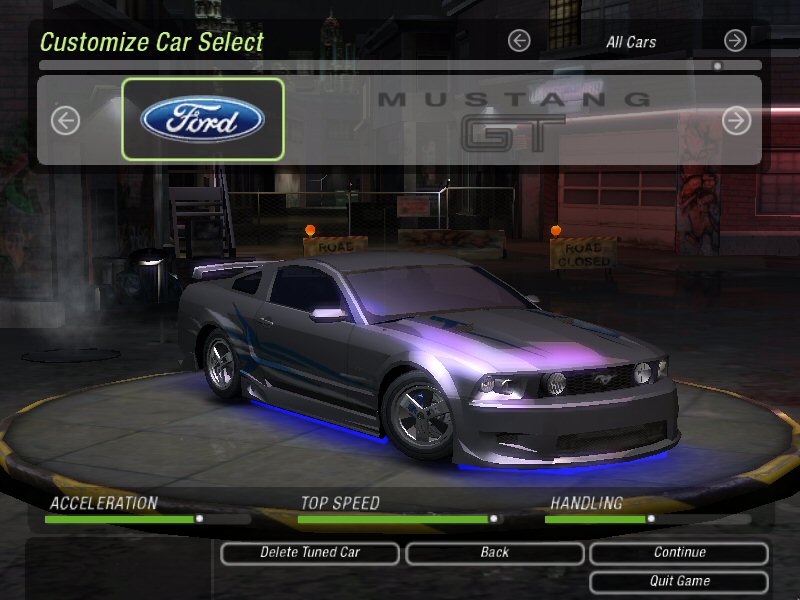Go back with the Back button
The height and width of the screenshot is (600, 800).
494,553
